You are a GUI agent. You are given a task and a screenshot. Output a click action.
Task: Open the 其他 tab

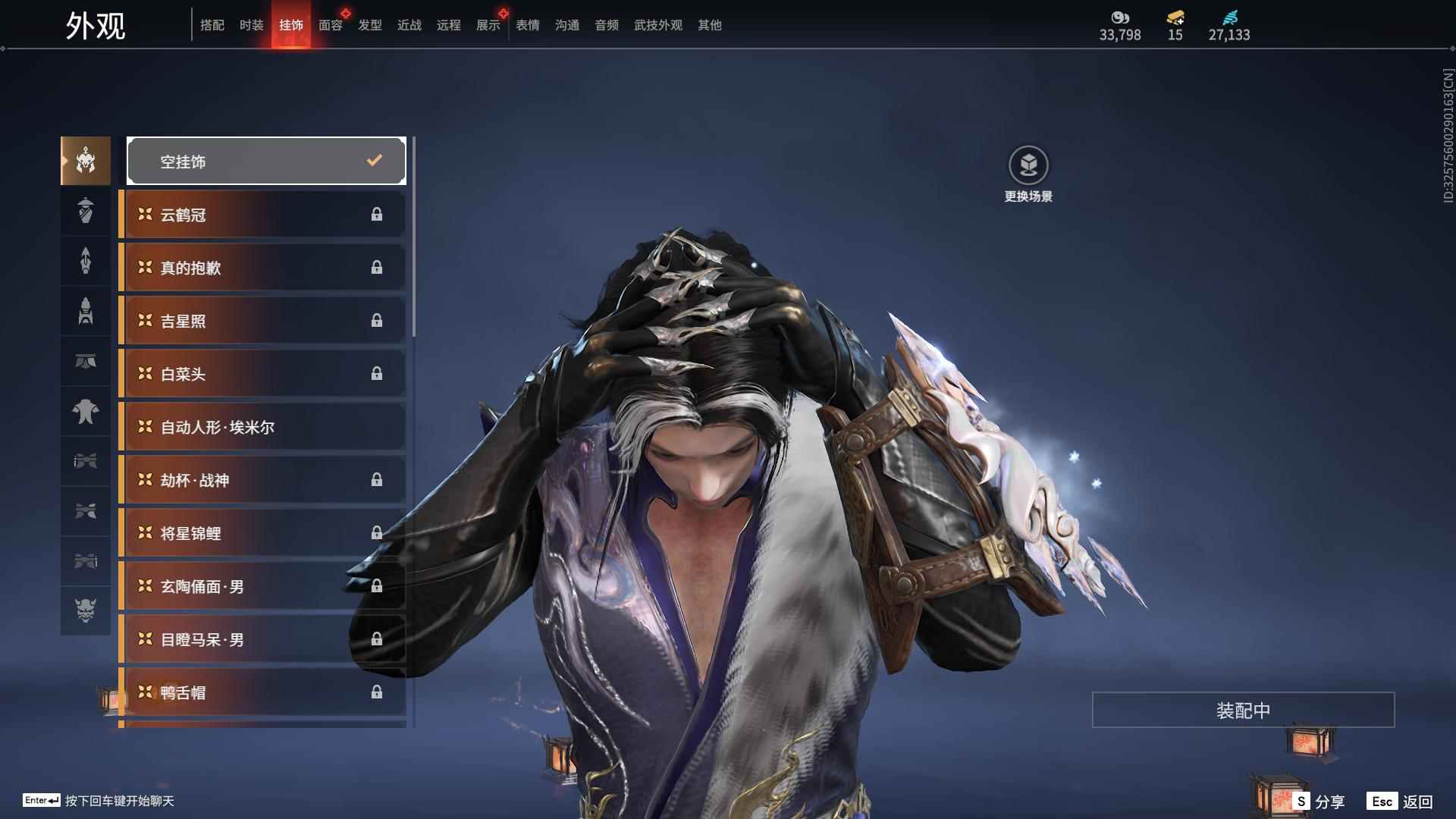[709, 25]
